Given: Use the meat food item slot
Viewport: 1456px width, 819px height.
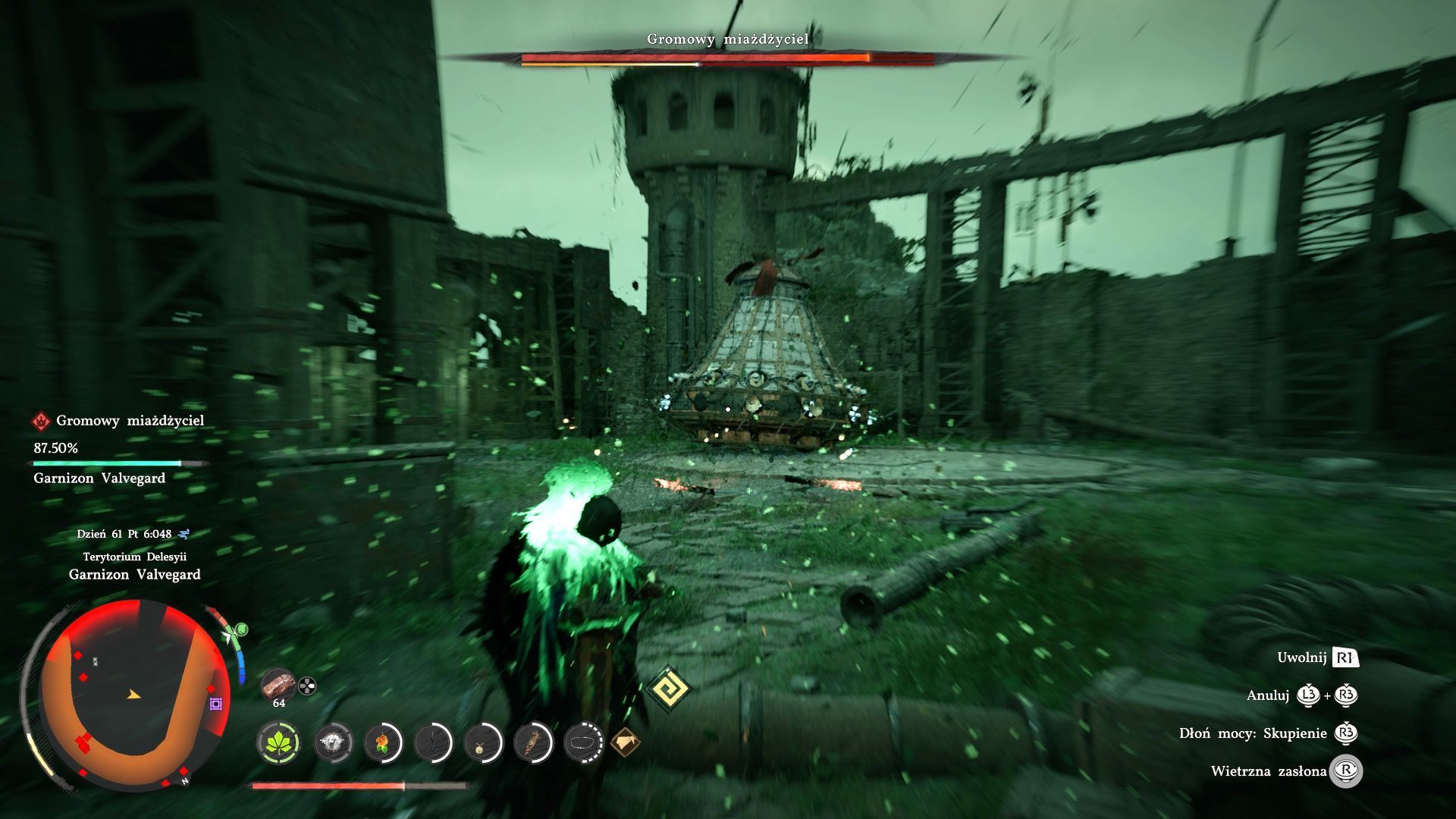Looking at the screenshot, I should point(278,685).
